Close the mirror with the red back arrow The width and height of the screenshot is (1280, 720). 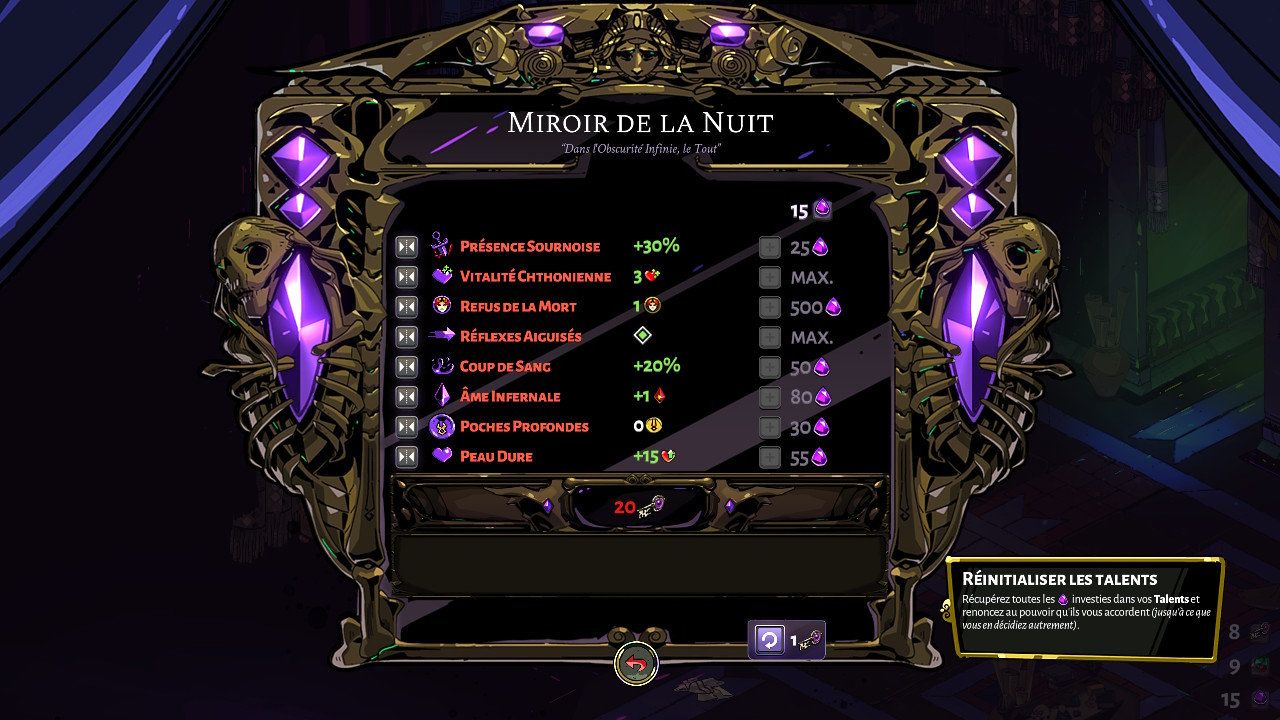636,663
